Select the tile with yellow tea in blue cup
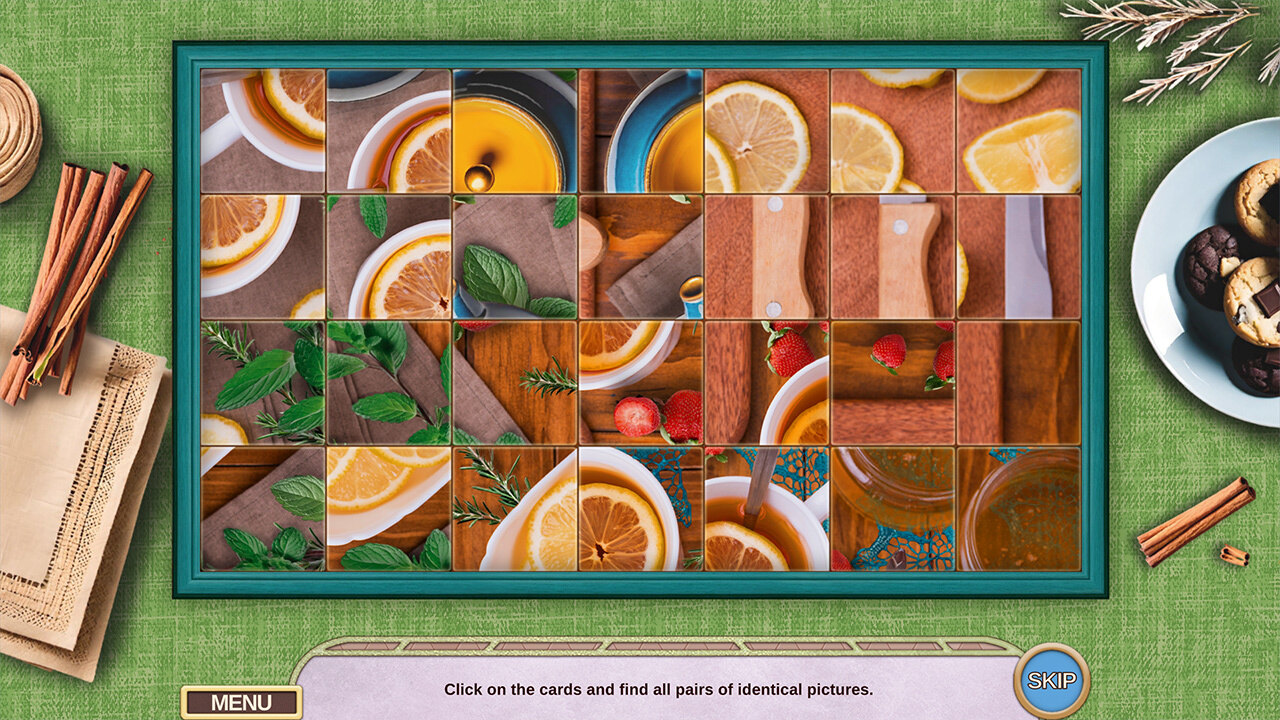 point(515,131)
